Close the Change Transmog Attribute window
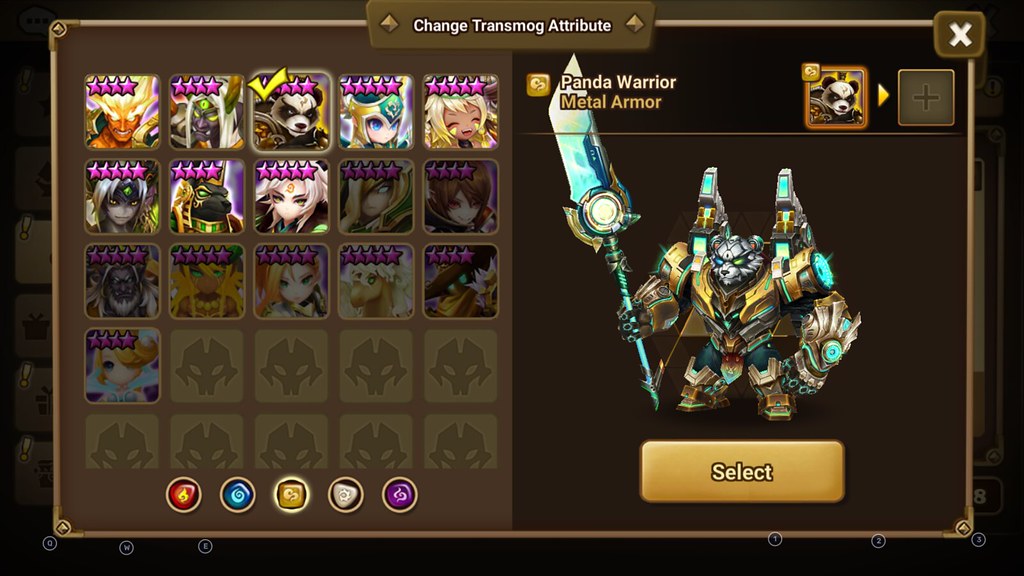1024x576 pixels. [x=959, y=36]
